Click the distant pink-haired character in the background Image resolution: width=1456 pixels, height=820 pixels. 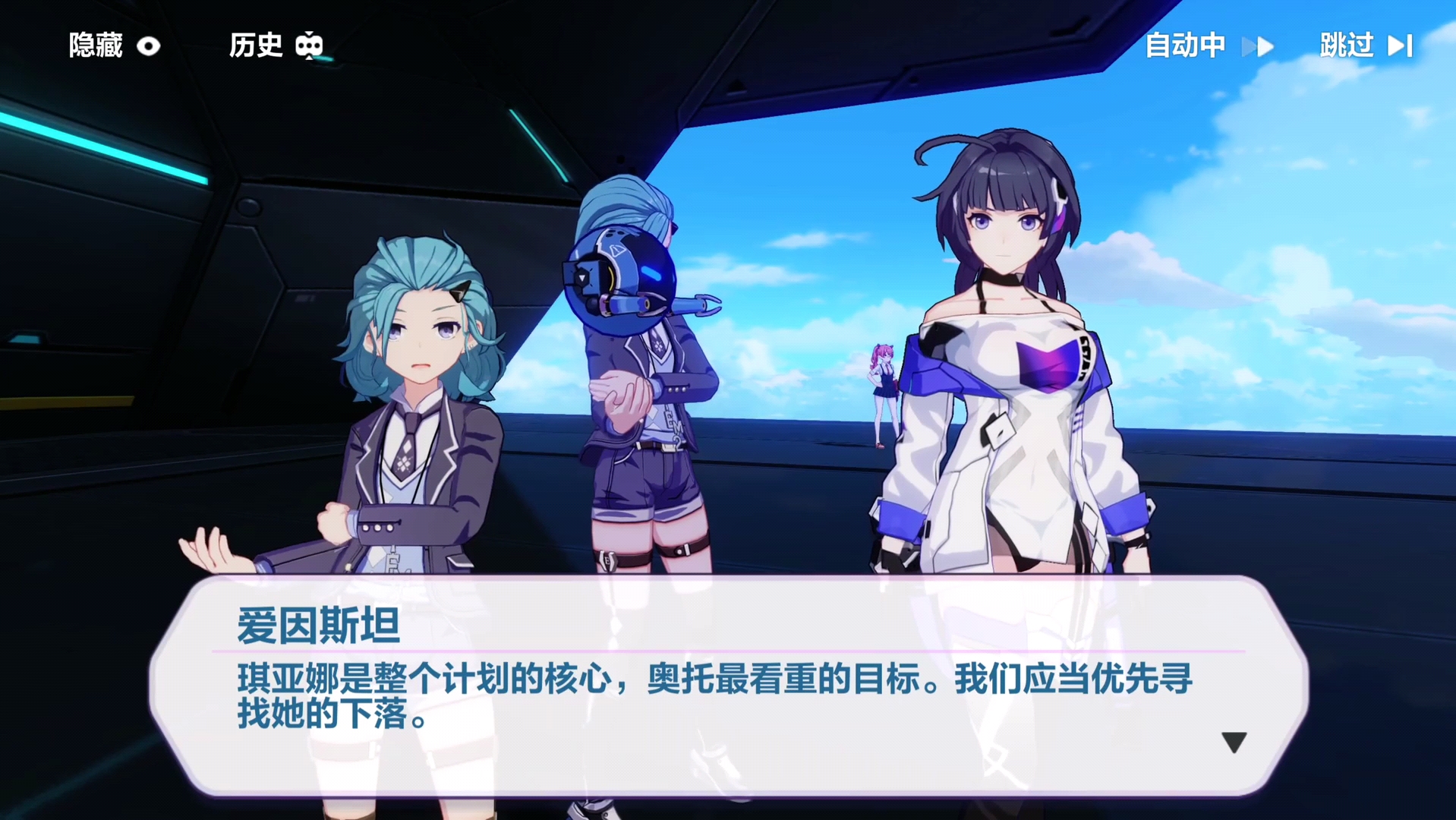883,387
